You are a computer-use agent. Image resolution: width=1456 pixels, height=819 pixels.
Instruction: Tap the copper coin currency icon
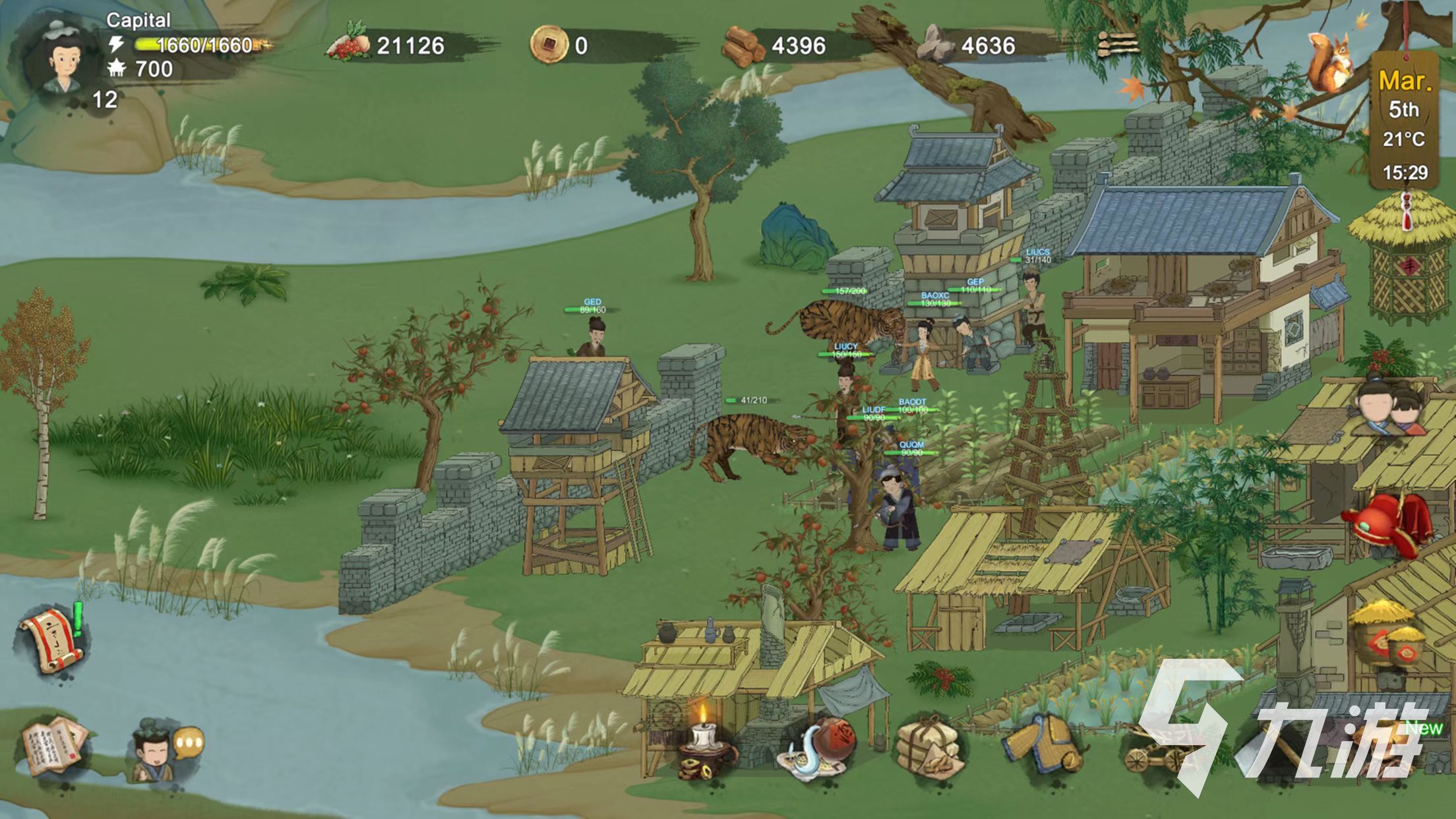click(x=549, y=45)
